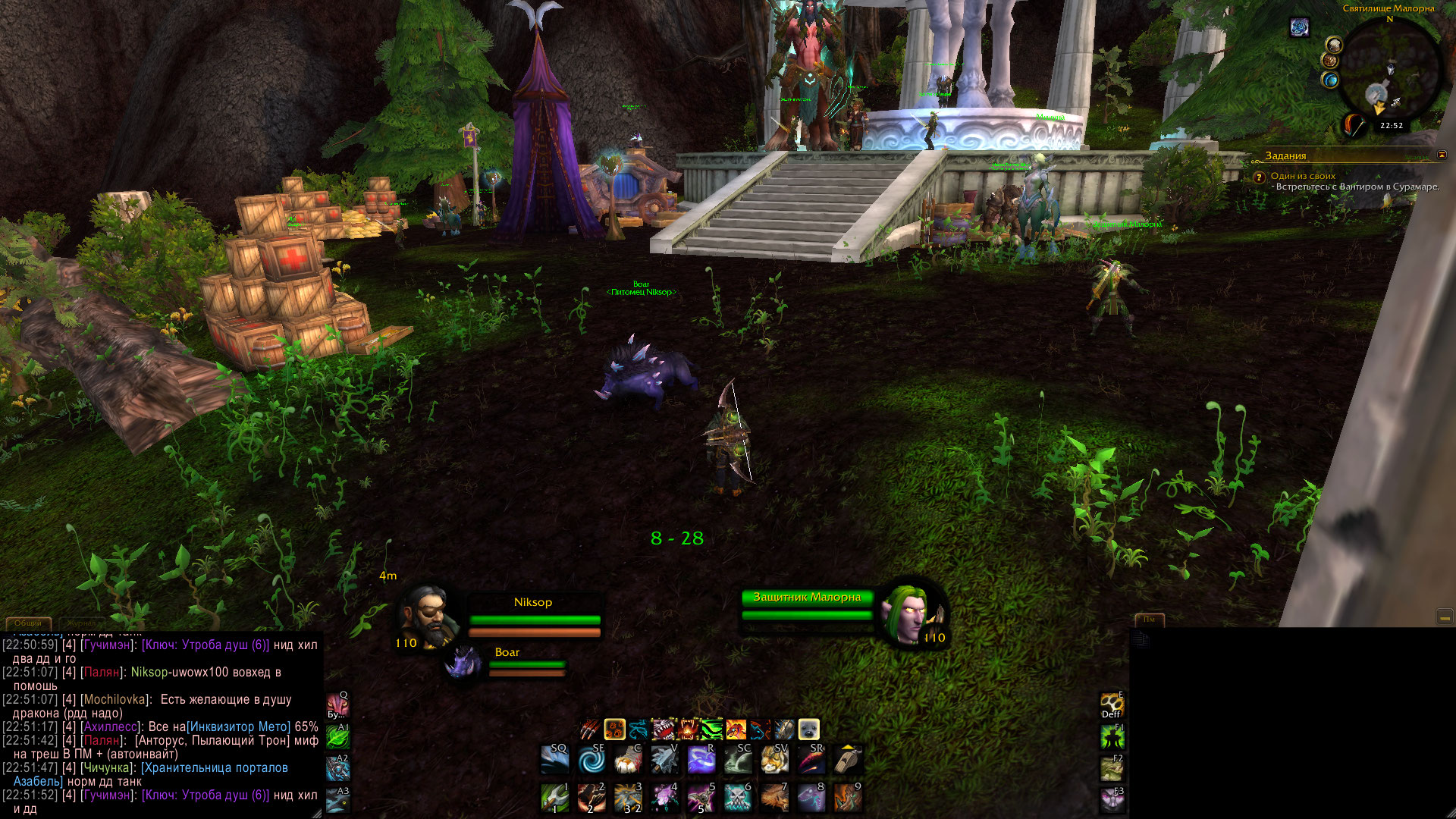Image resolution: width=1456 pixels, height=819 pixels.
Task: Collapse the Задания quest tracker
Action: [x=1442, y=155]
